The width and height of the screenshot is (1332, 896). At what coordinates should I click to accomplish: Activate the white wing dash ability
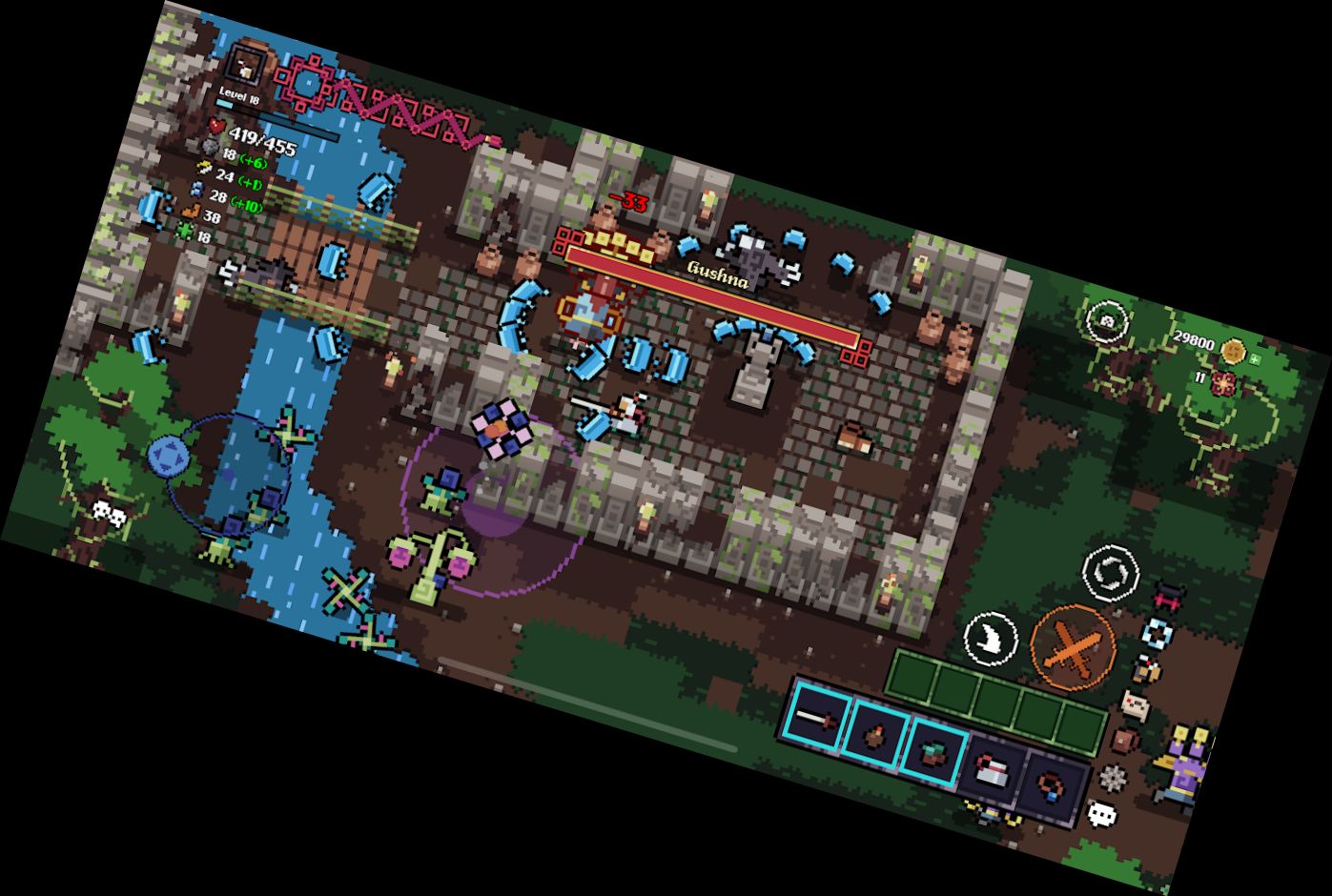click(x=992, y=637)
